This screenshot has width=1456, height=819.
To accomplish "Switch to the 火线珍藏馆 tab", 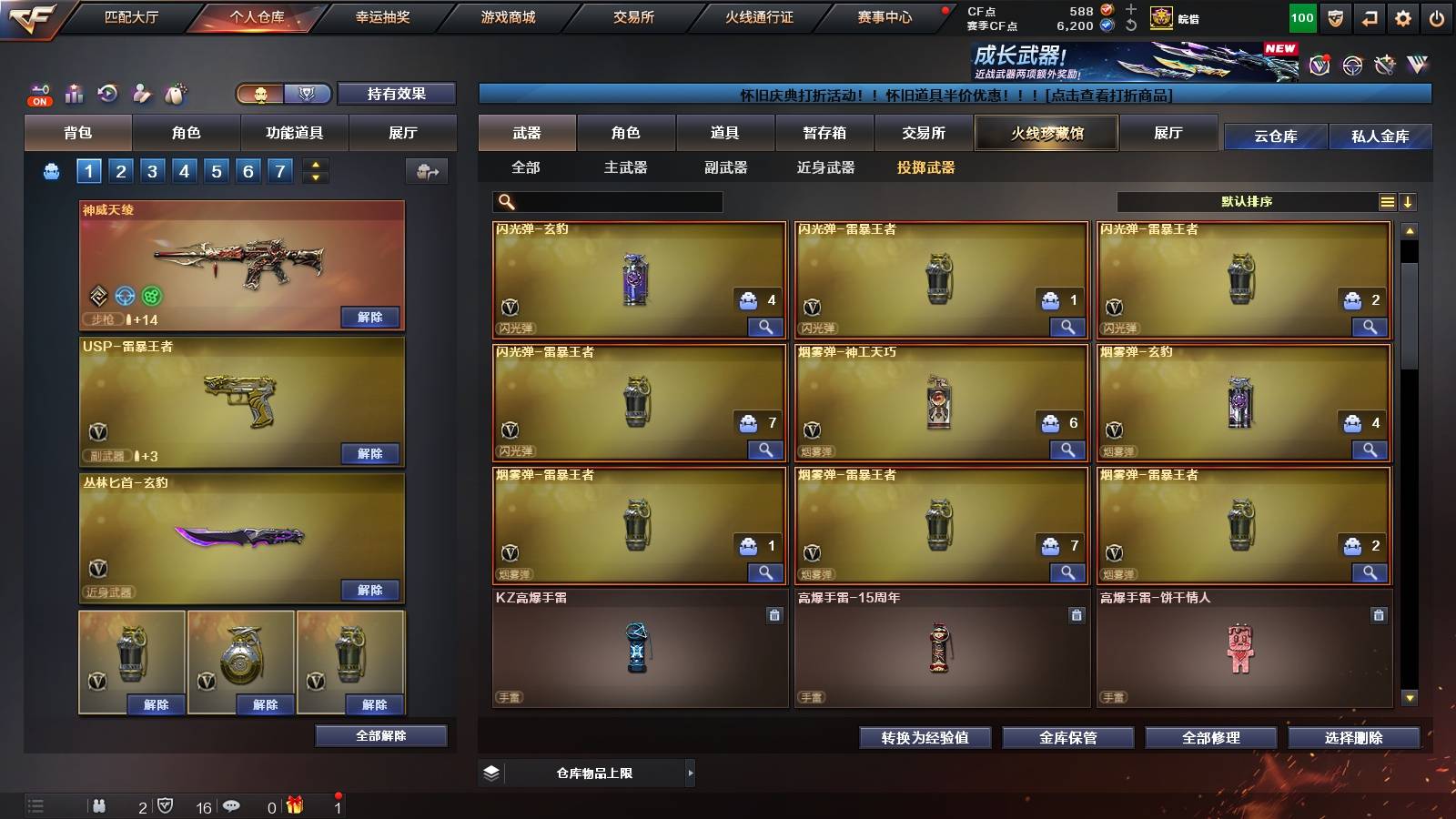I will pyautogui.click(x=1046, y=133).
